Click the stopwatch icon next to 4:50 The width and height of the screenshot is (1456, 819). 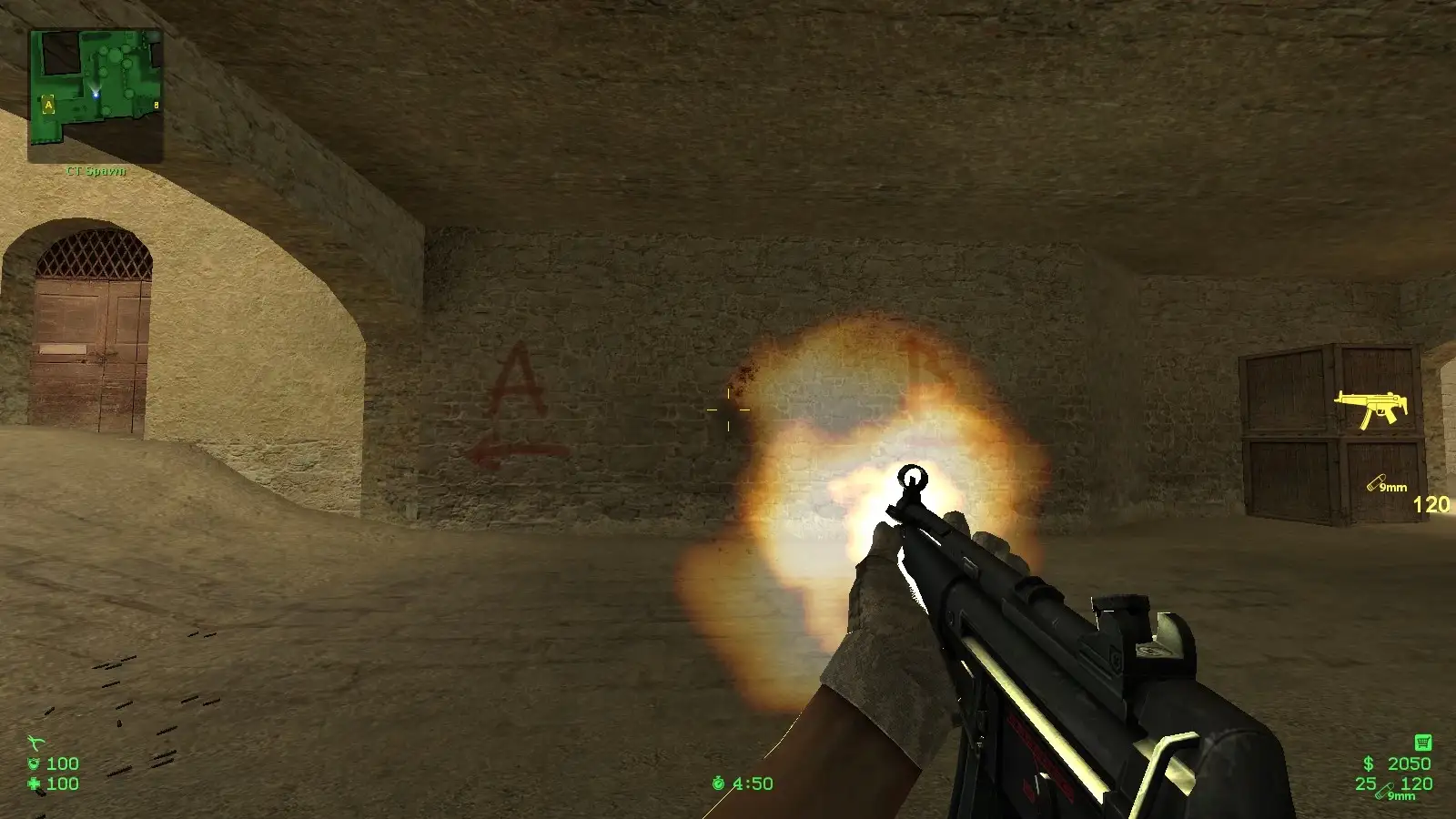point(718,781)
